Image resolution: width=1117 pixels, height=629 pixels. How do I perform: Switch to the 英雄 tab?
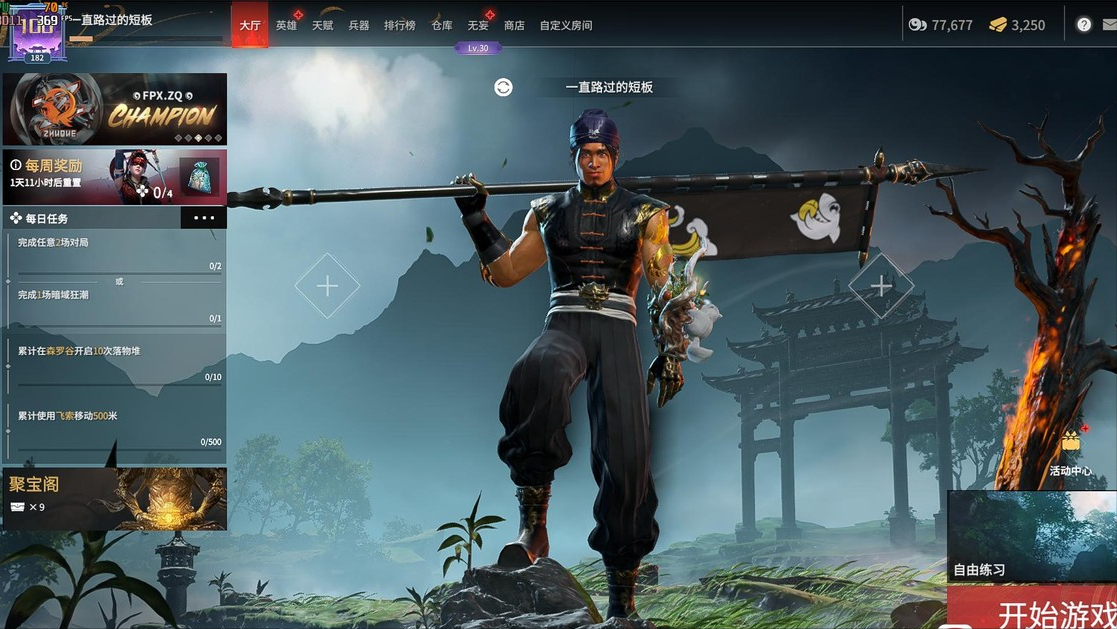tap(286, 25)
